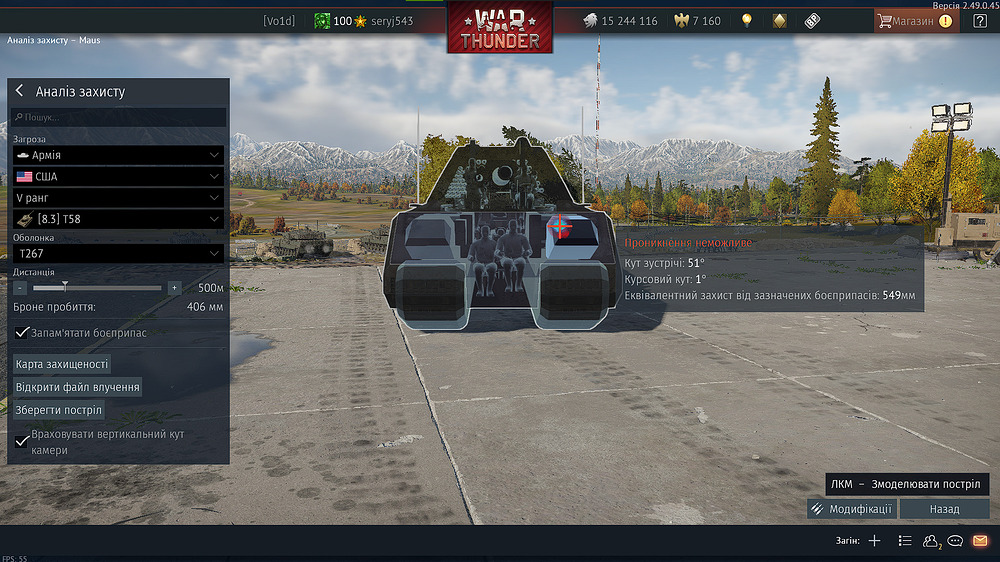Open the Карта захищеності view
This screenshot has height=562, width=1000.
(x=62, y=364)
